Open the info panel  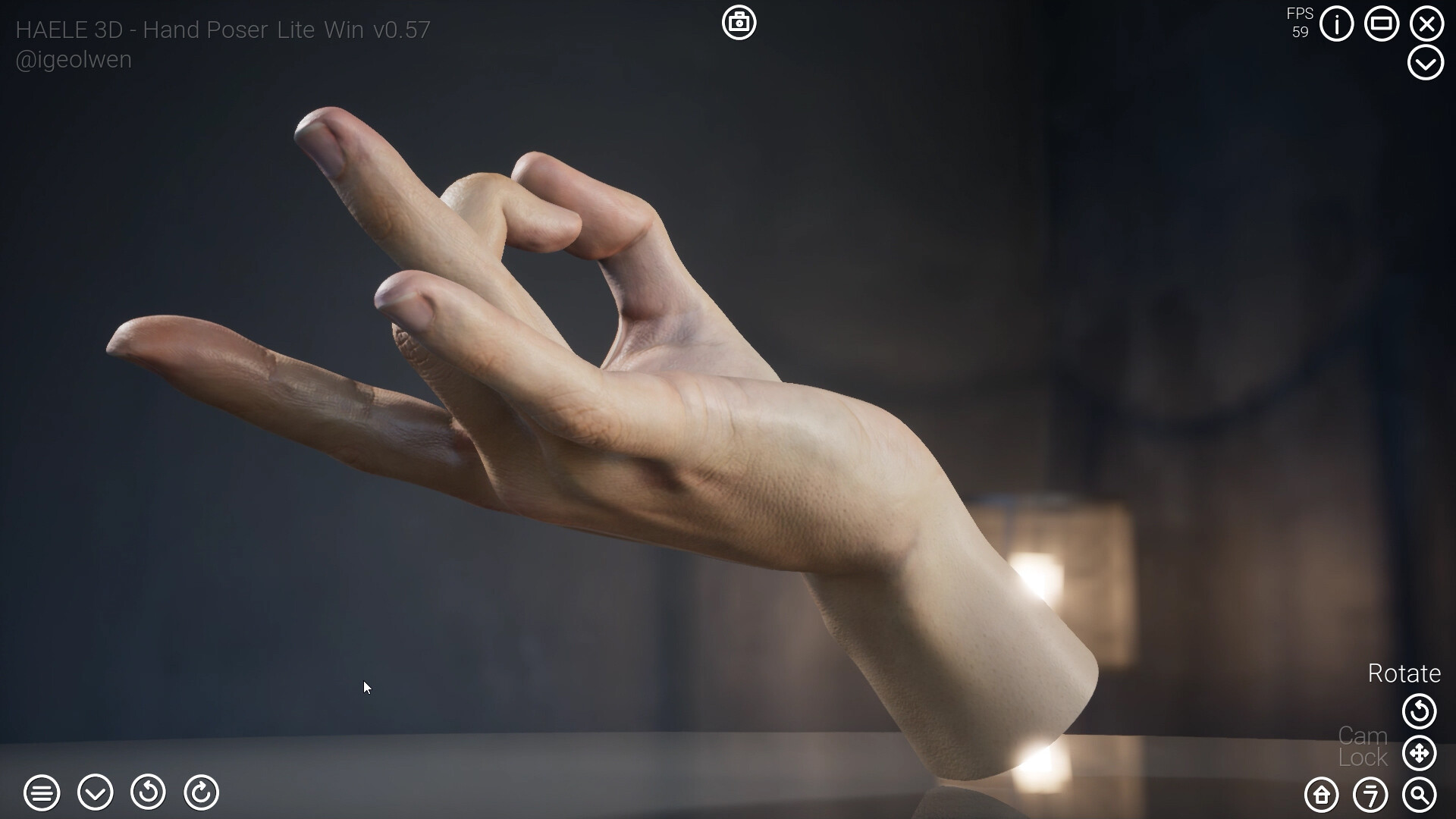[x=1337, y=24]
